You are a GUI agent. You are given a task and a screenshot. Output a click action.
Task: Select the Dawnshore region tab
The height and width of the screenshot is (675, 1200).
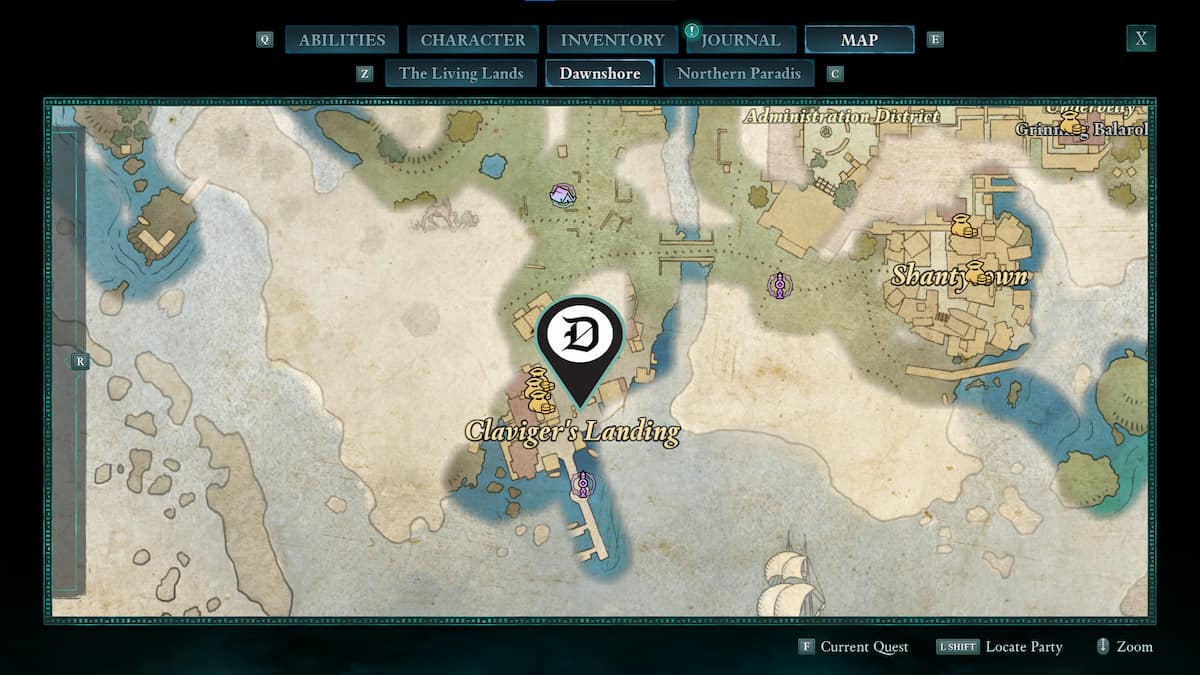click(x=600, y=73)
